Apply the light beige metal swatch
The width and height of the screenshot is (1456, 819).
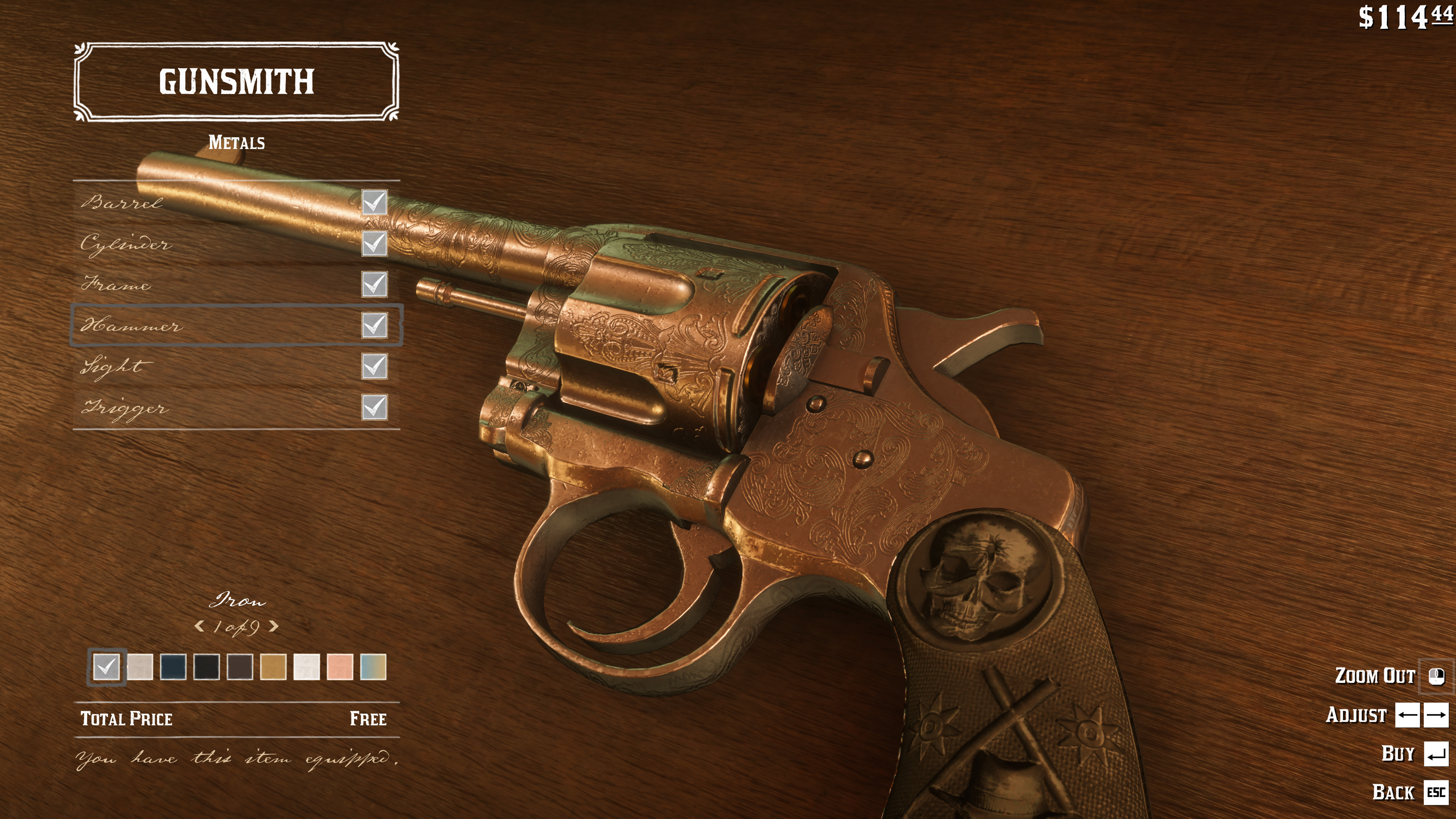tap(140, 667)
